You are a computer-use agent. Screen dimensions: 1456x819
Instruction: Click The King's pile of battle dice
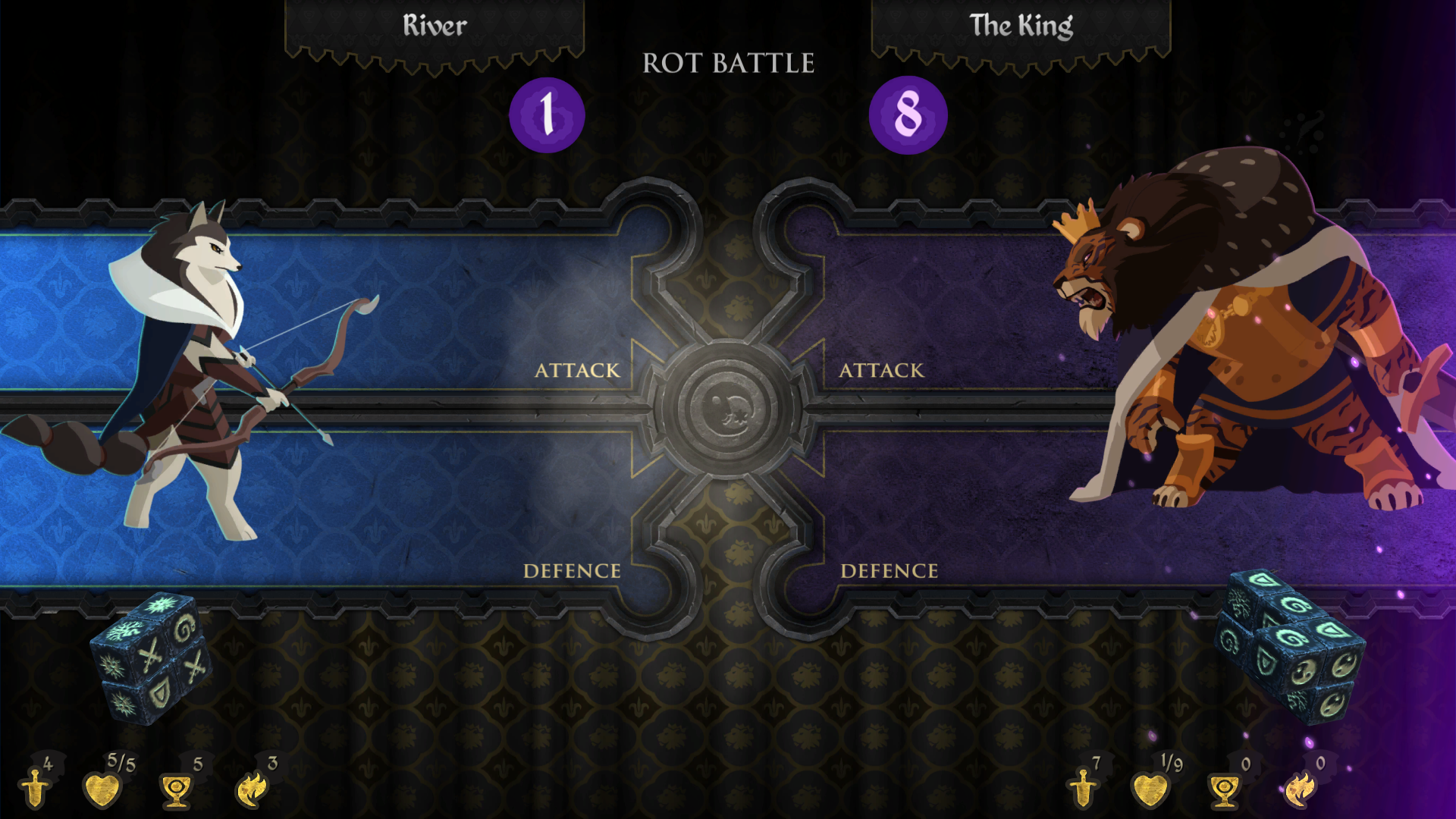click(1291, 646)
